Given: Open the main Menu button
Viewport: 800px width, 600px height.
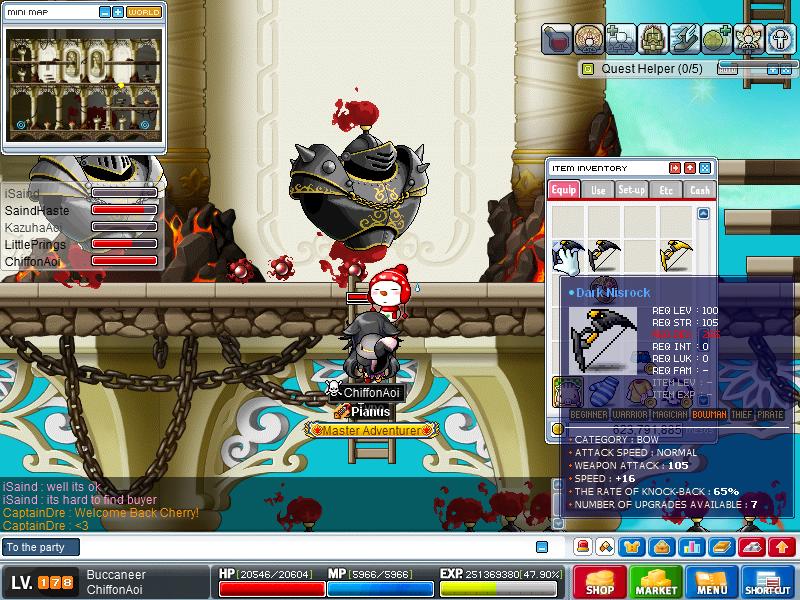Looking at the screenshot, I should click(711, 581).
